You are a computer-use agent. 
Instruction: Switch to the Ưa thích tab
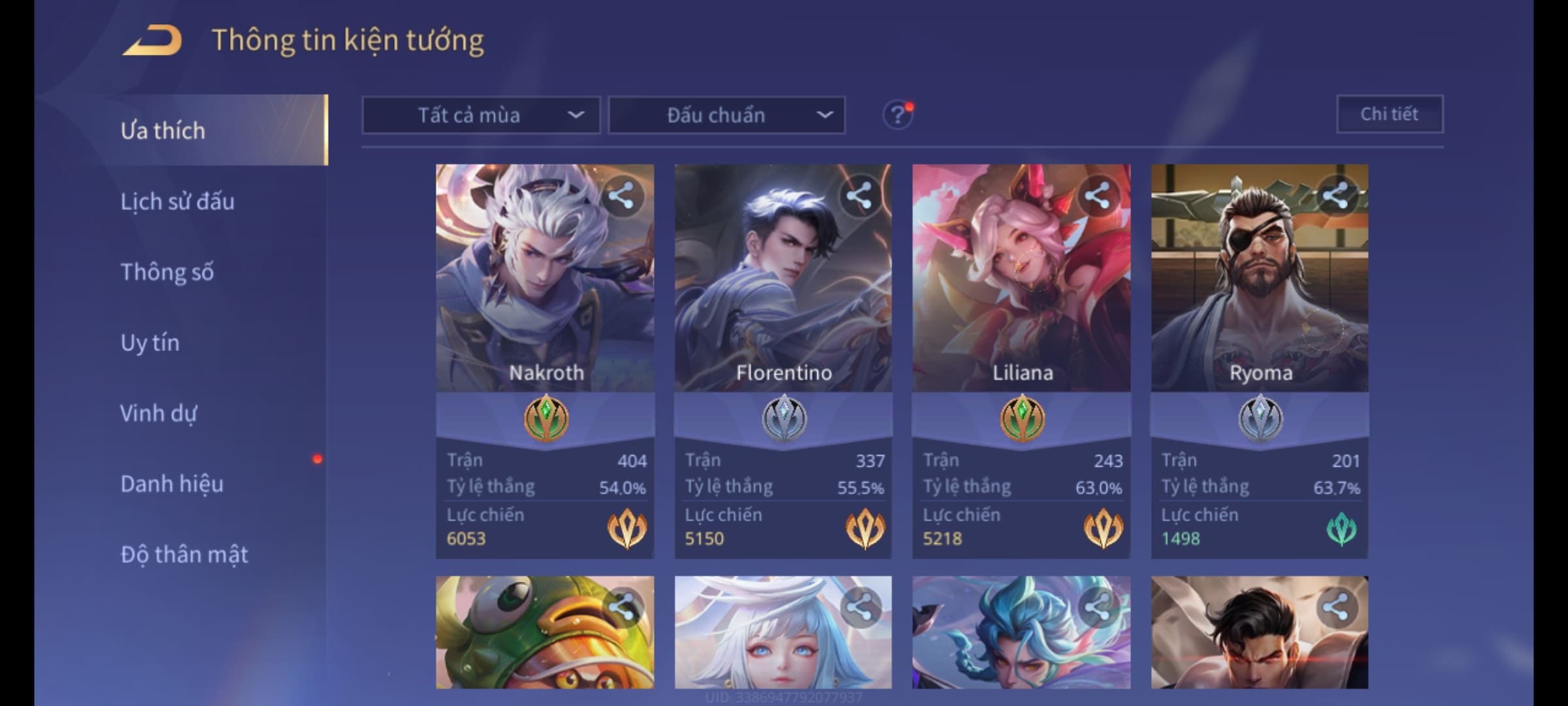tap(163, 131)
